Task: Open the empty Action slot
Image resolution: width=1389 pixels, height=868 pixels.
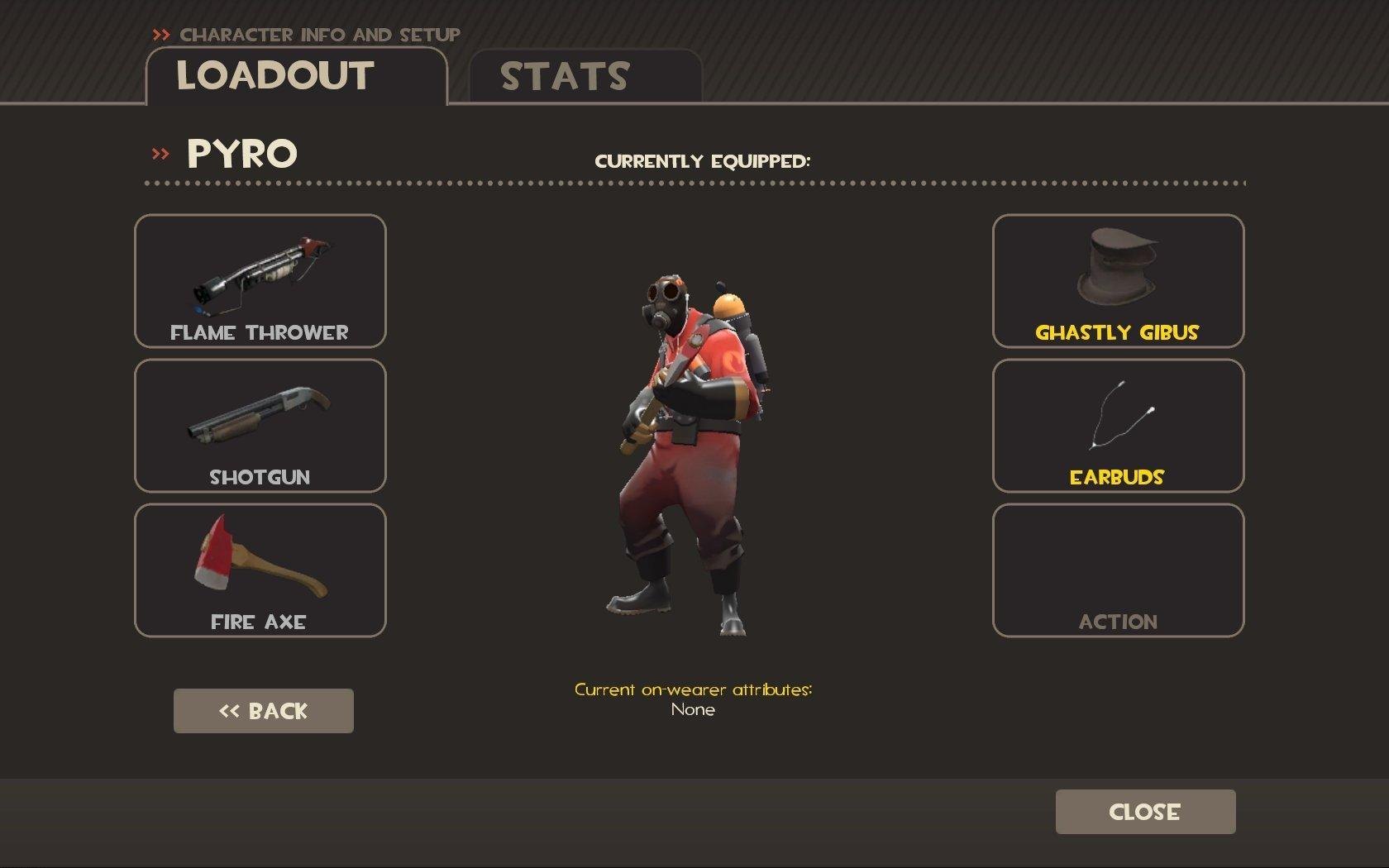Action: point(1118,570)
